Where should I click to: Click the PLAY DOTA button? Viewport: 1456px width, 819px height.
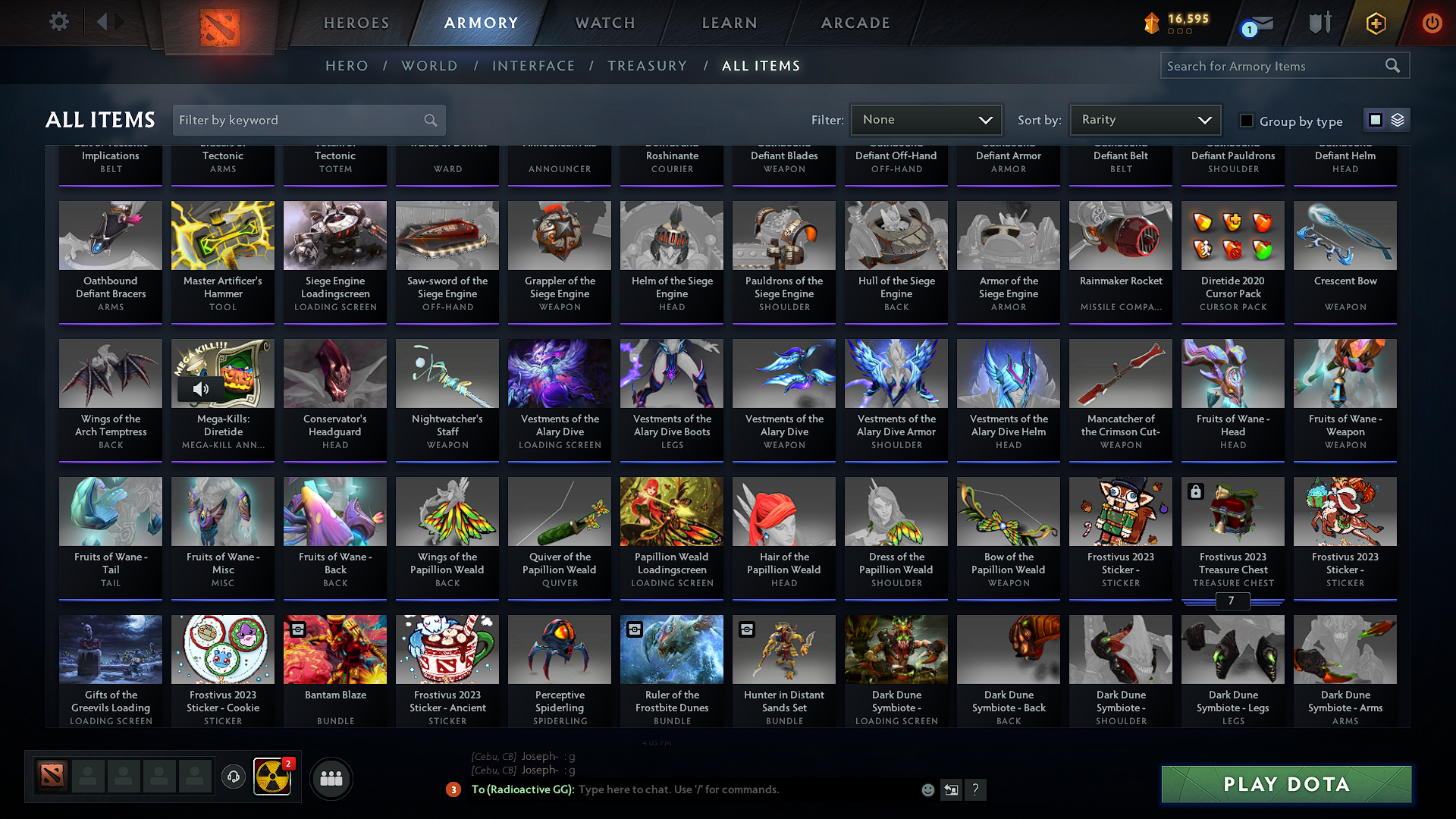coord(1285,785)
